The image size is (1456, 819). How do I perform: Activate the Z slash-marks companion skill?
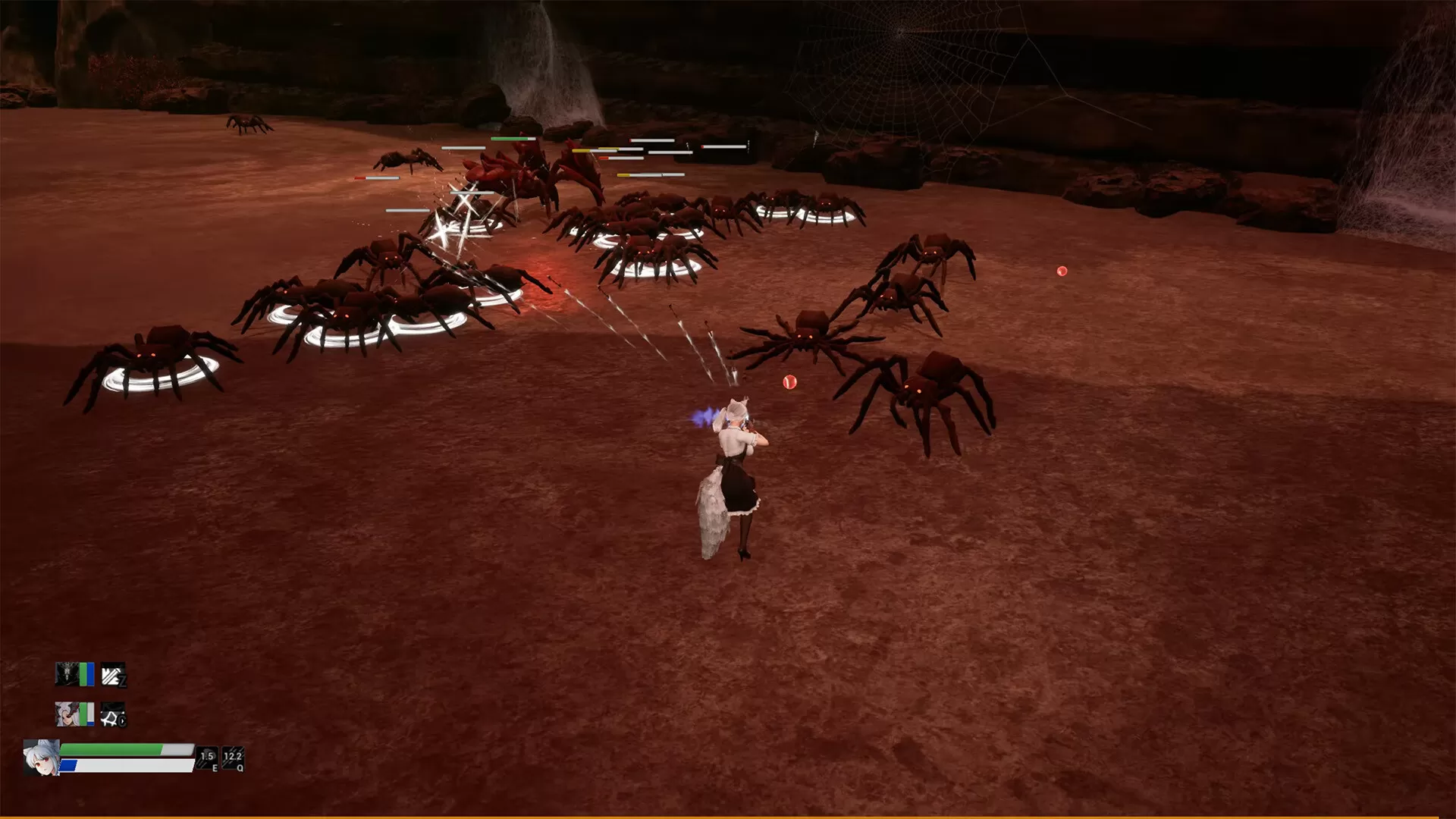[x=113, y=674]
